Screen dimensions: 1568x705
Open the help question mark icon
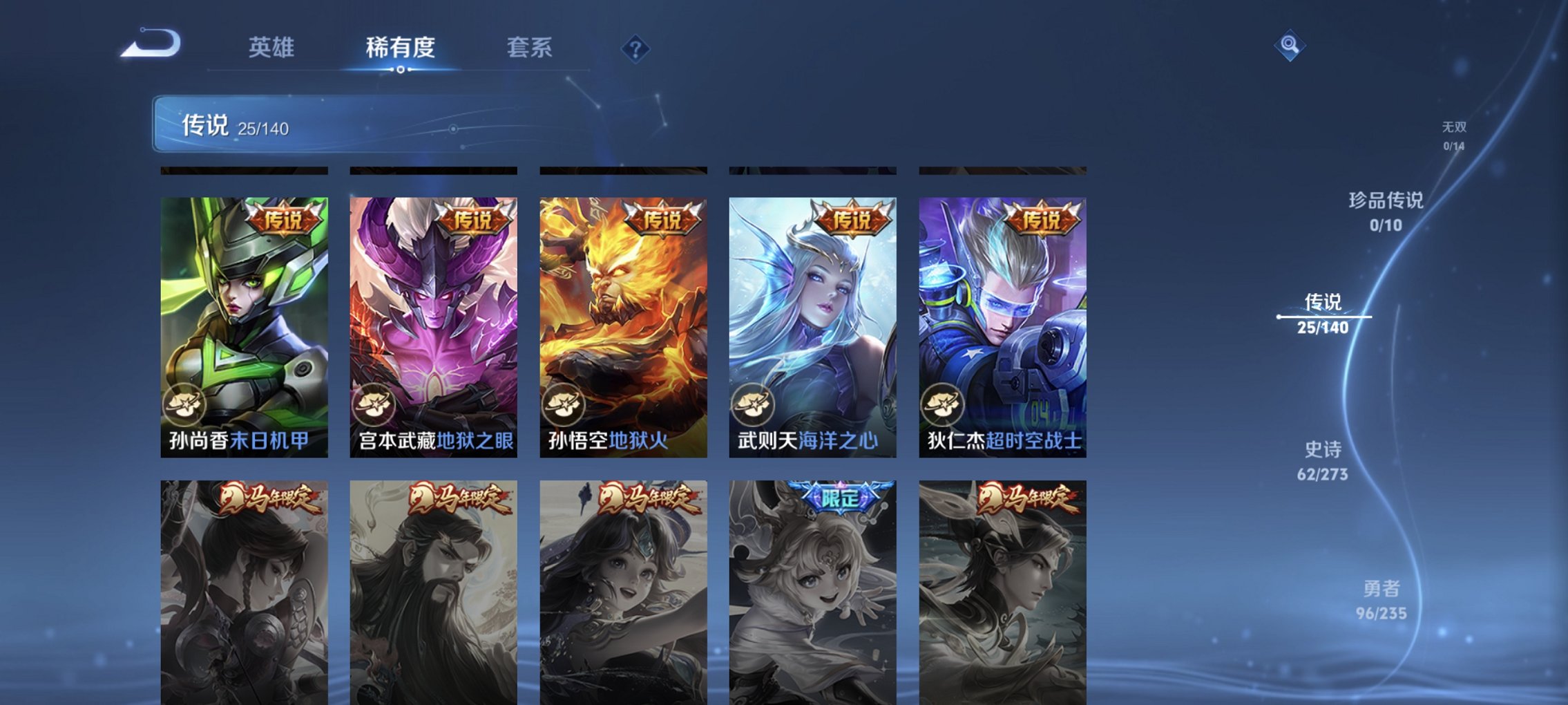pos(636,48)
